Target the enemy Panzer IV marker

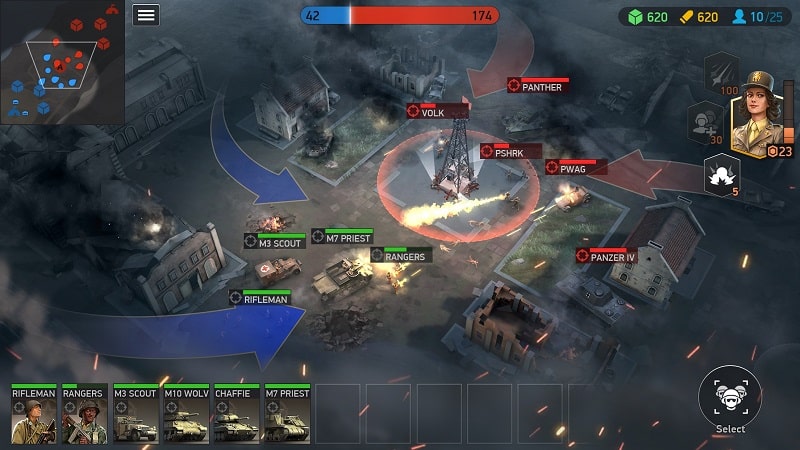coord(607,257)
